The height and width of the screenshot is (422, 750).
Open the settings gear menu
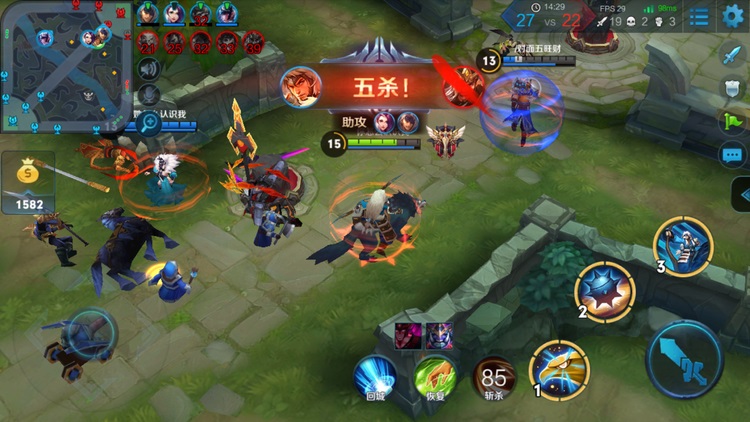click(733, 15)
